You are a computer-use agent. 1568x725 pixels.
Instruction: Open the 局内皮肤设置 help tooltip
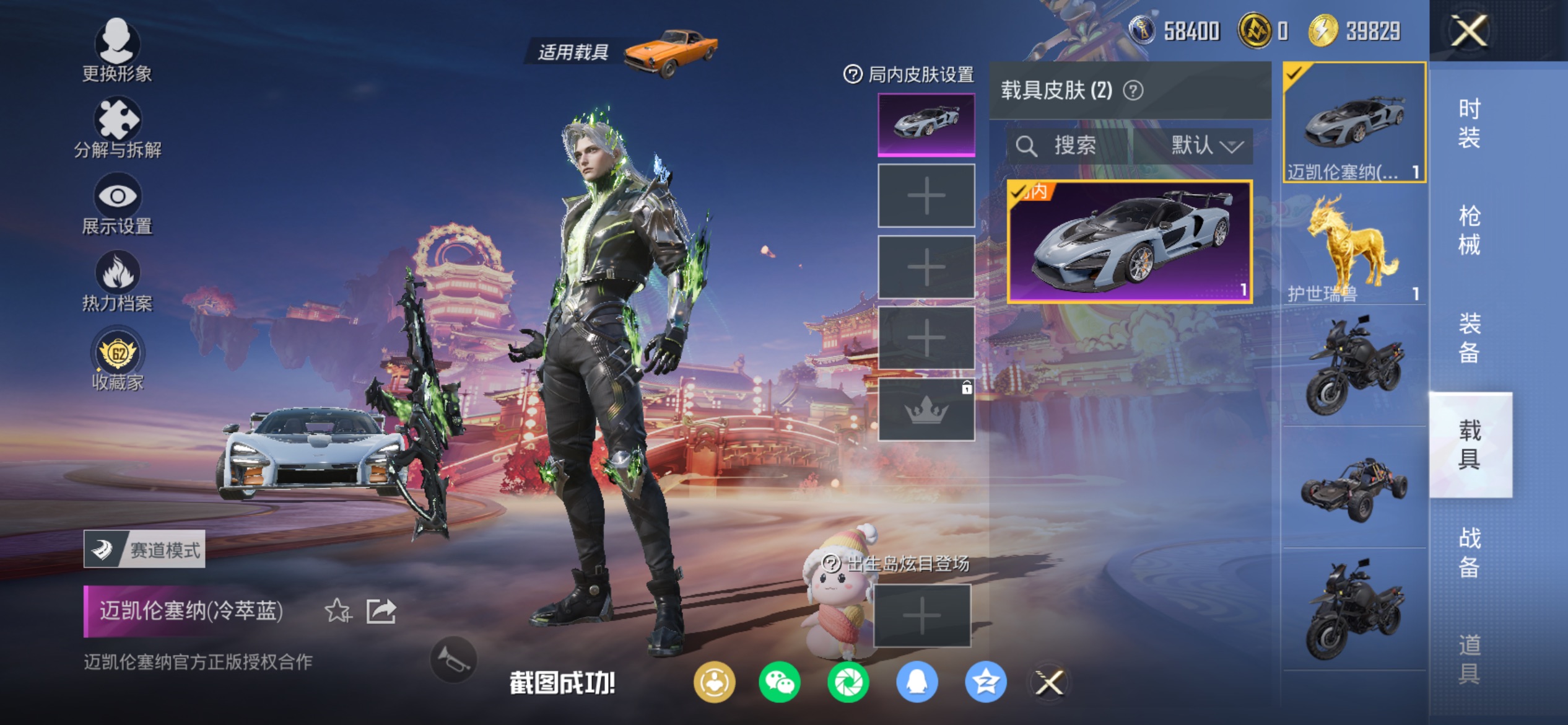[853, 74]
